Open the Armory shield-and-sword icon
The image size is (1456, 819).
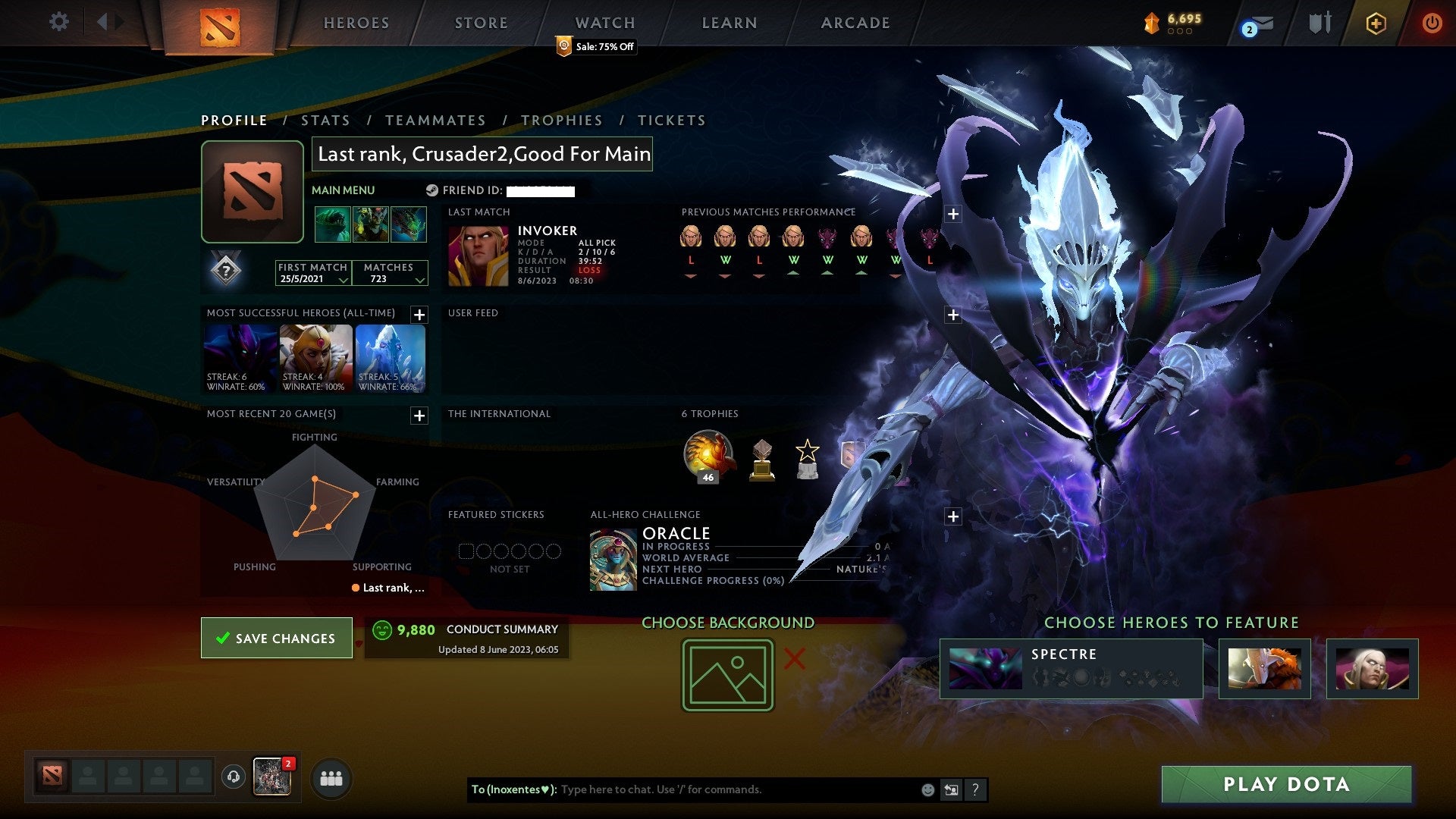[x=1318, y=23]
